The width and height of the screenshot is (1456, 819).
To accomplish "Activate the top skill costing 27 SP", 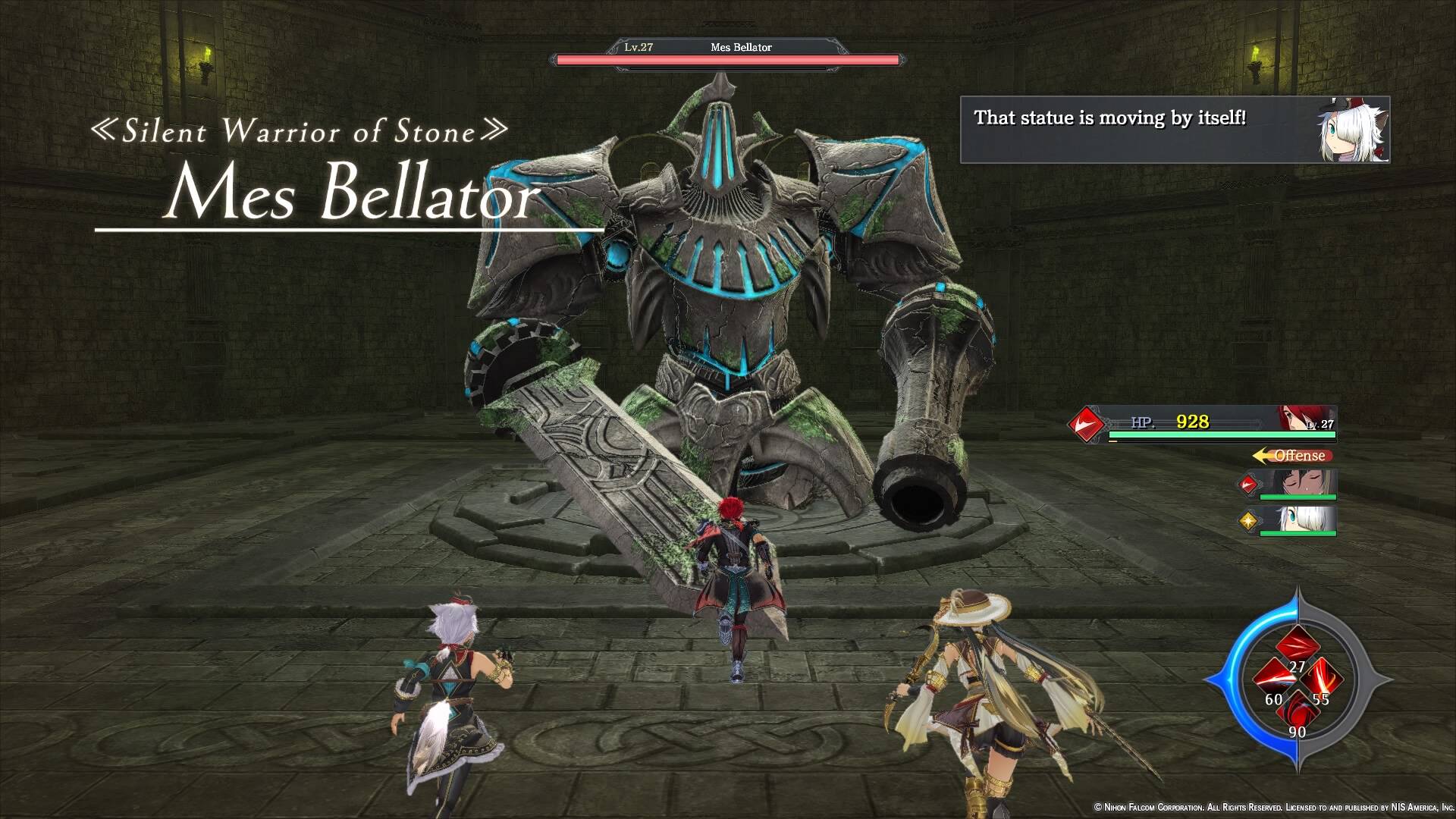I will [1297, 647].
